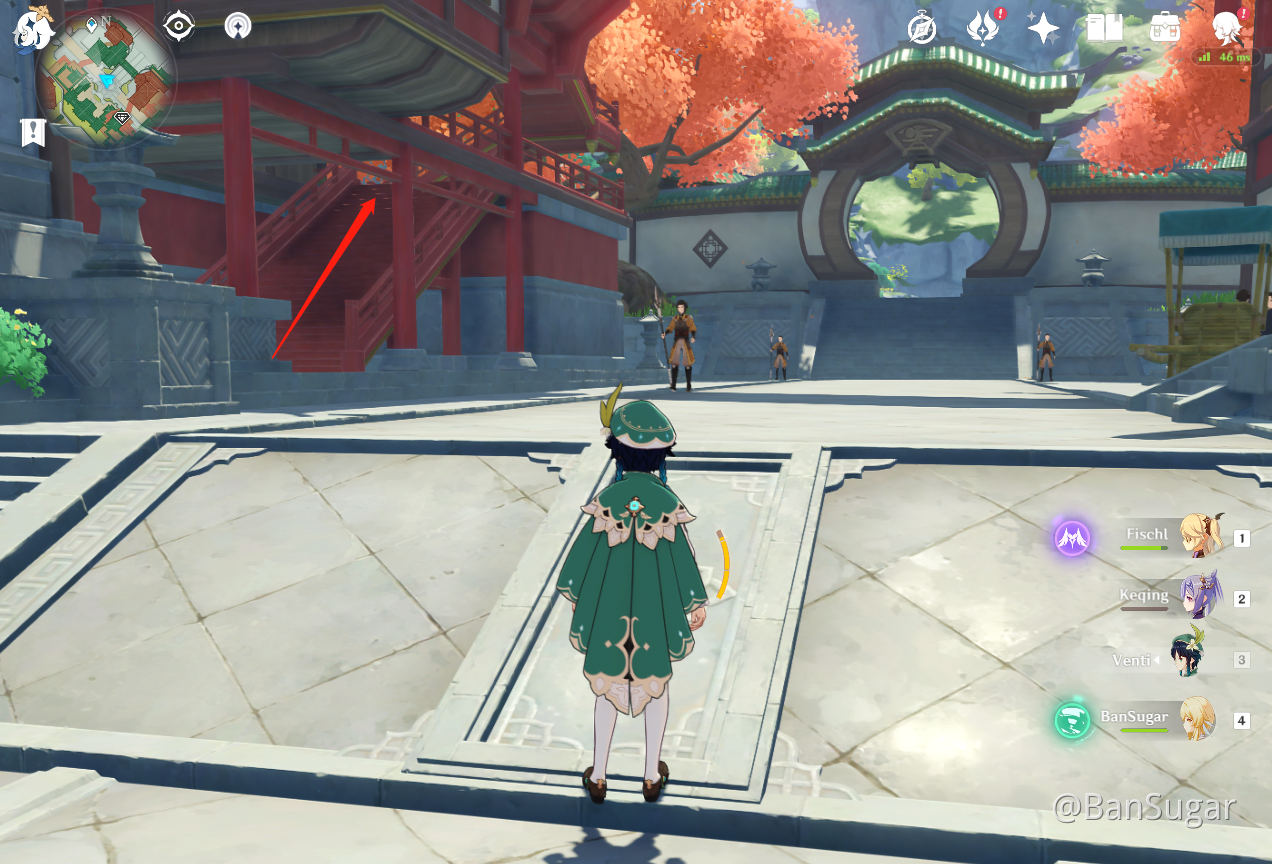Screen dimensions: 1272x864
Task: Open the Wish star icon
Action: 1043,28
